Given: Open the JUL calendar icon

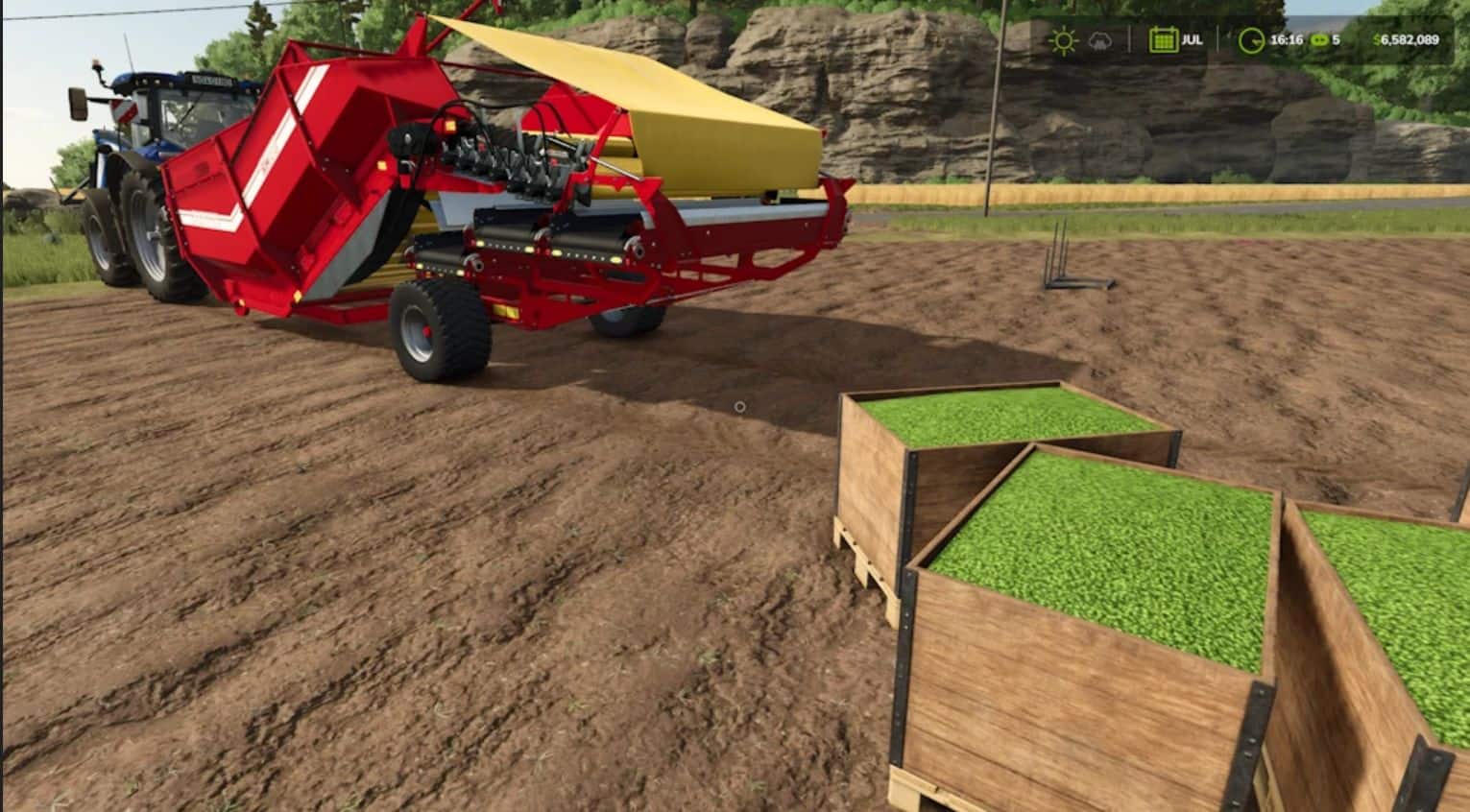Looking at the screenshot, I should click(x=1164, y=40).
